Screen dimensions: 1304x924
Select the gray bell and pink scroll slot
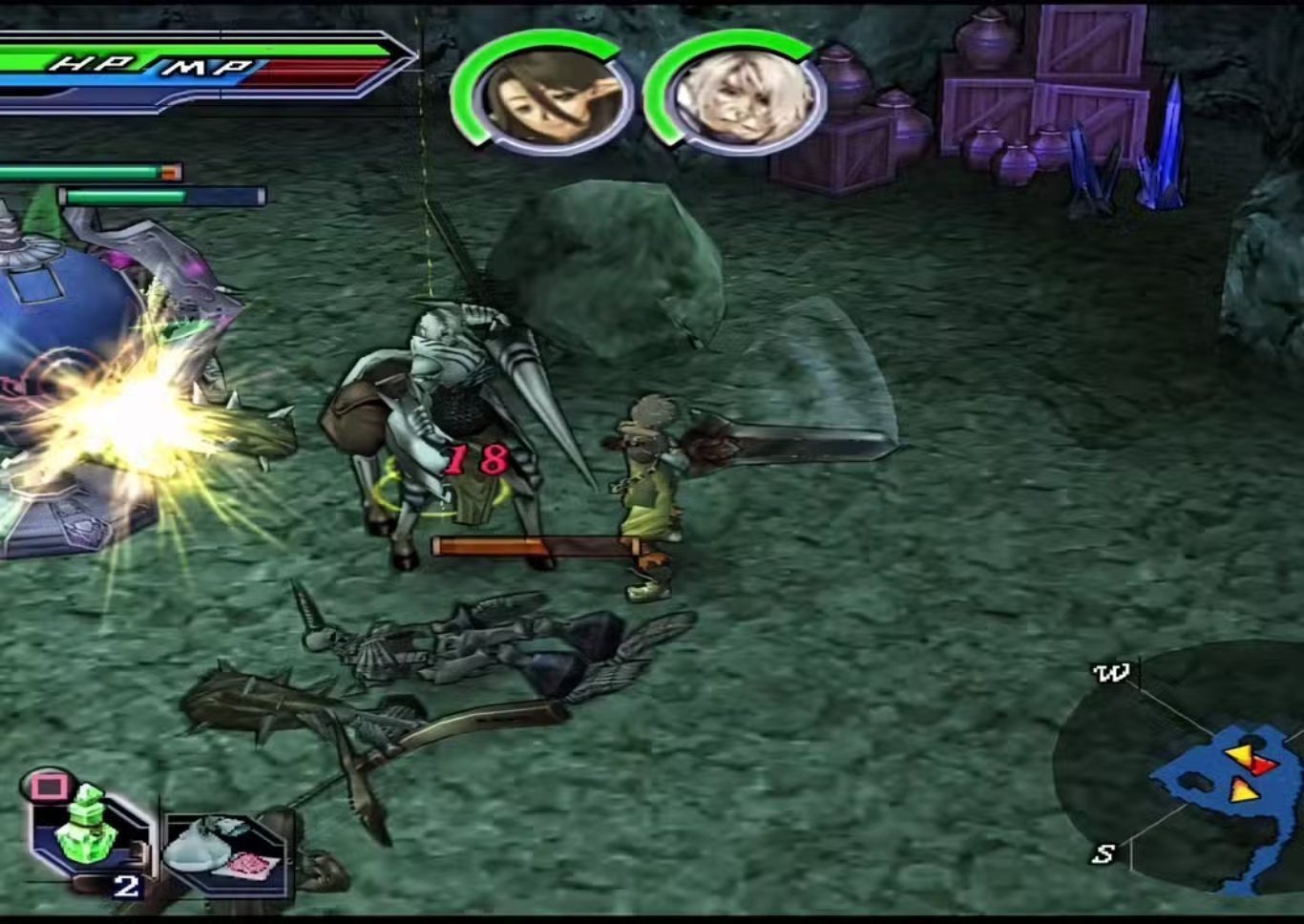click(225, 851)
